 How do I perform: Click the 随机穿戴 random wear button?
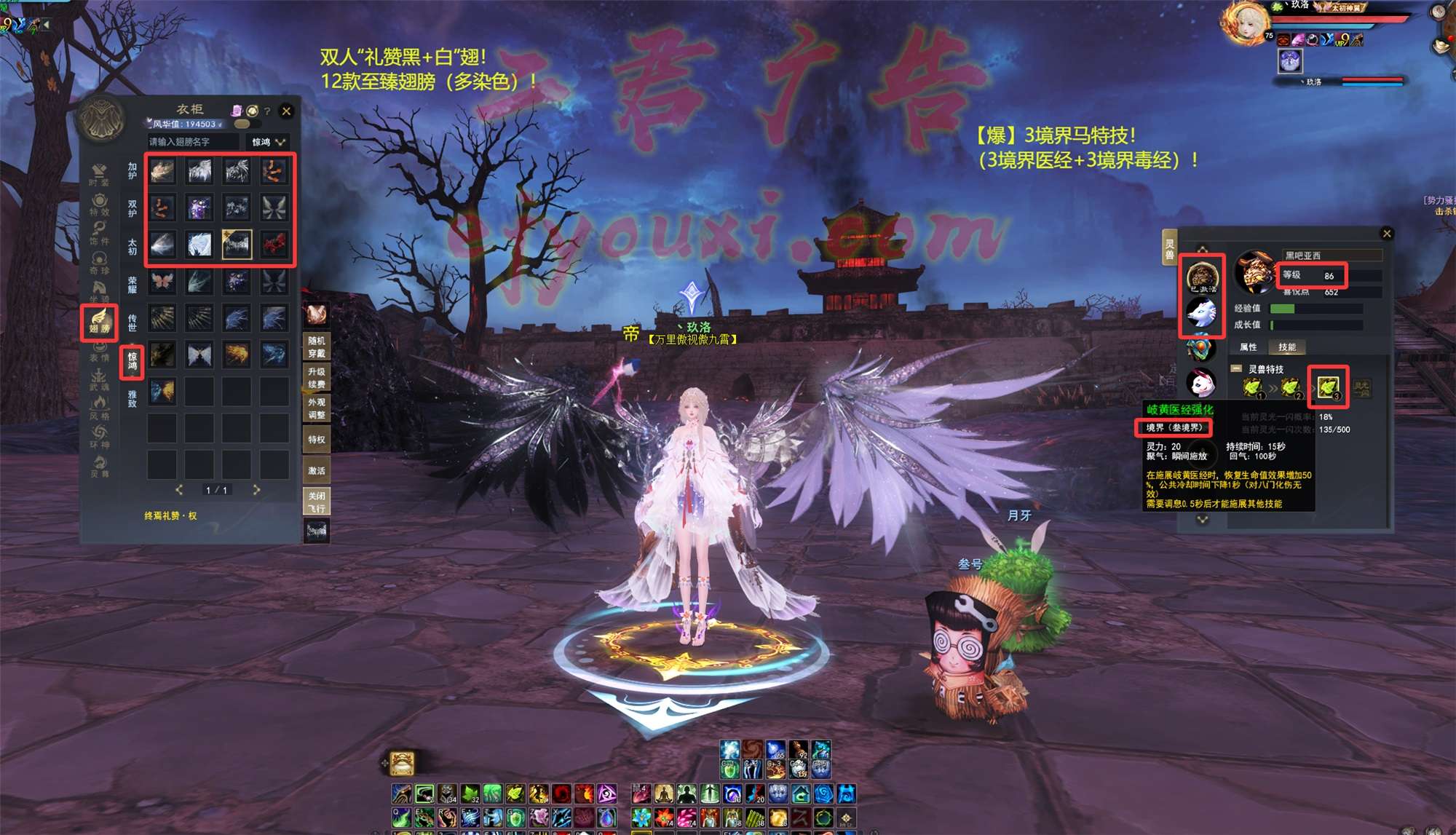click(x=317, y=347)
